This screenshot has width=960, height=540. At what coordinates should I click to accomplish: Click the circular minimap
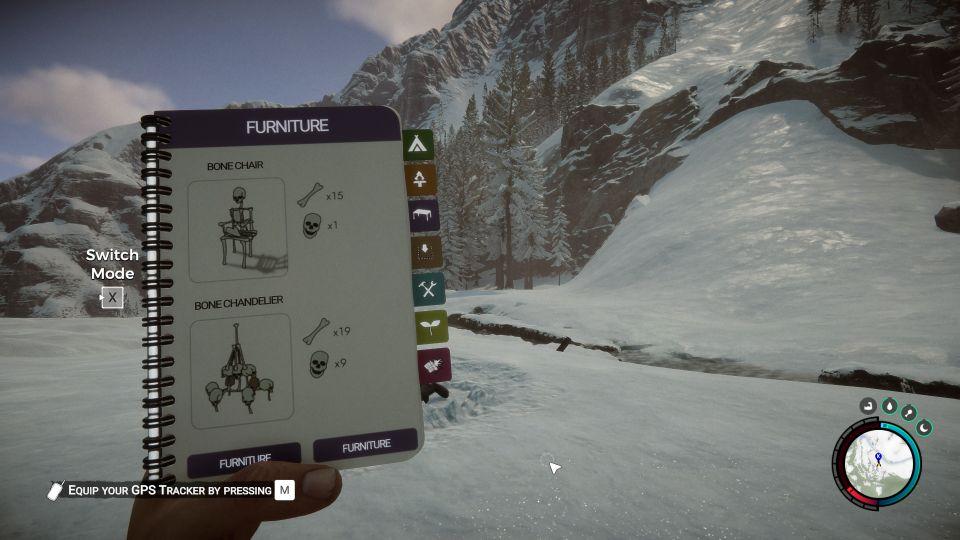pos(878,461)
